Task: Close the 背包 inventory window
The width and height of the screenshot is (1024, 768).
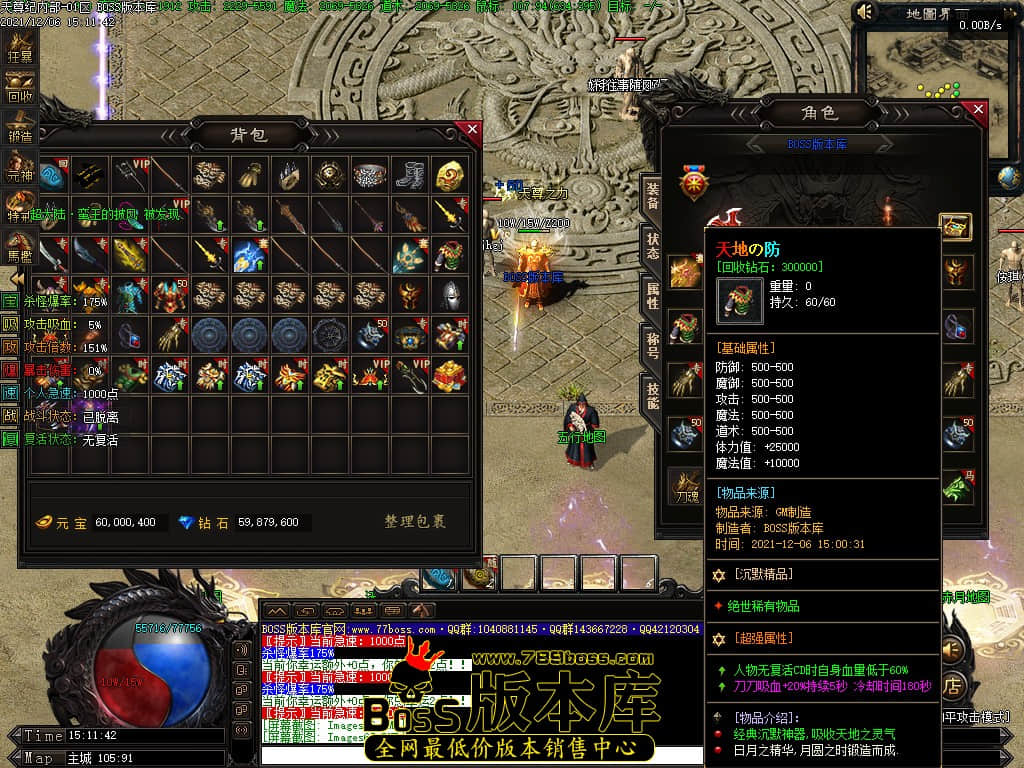Action: 472,129
